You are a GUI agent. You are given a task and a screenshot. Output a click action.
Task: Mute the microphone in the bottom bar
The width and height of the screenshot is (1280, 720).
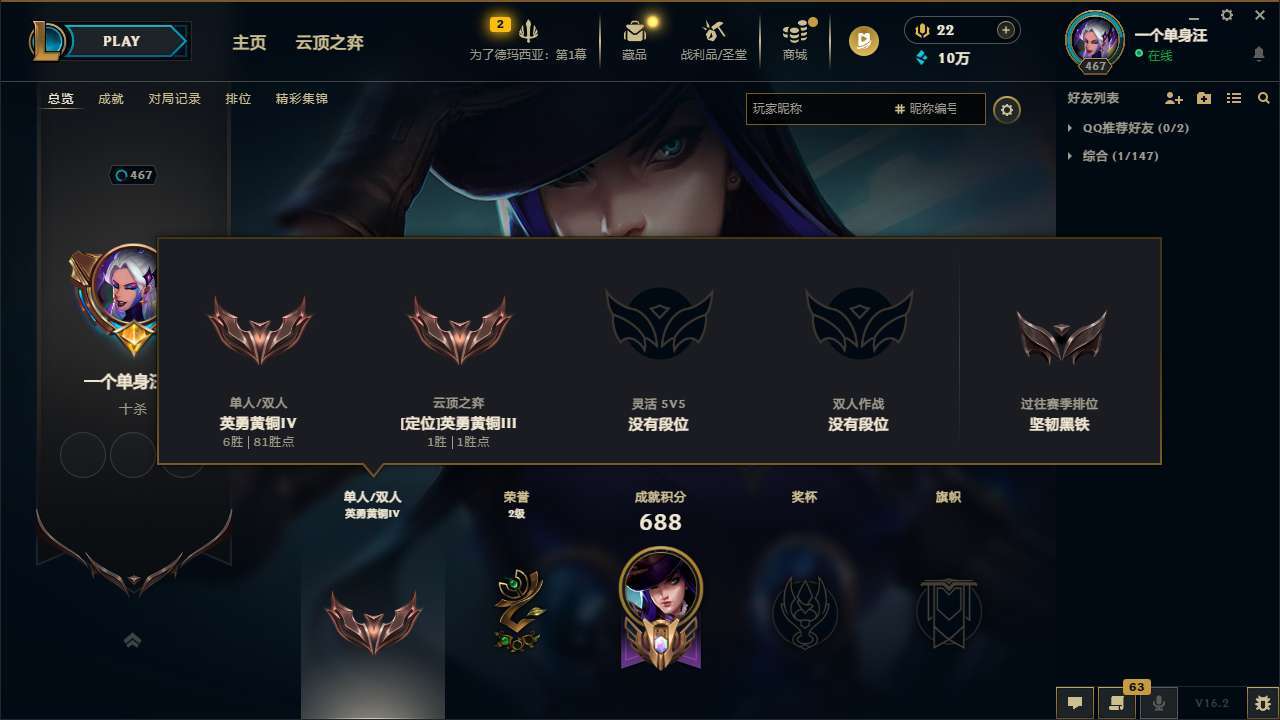click(1160, 703)
